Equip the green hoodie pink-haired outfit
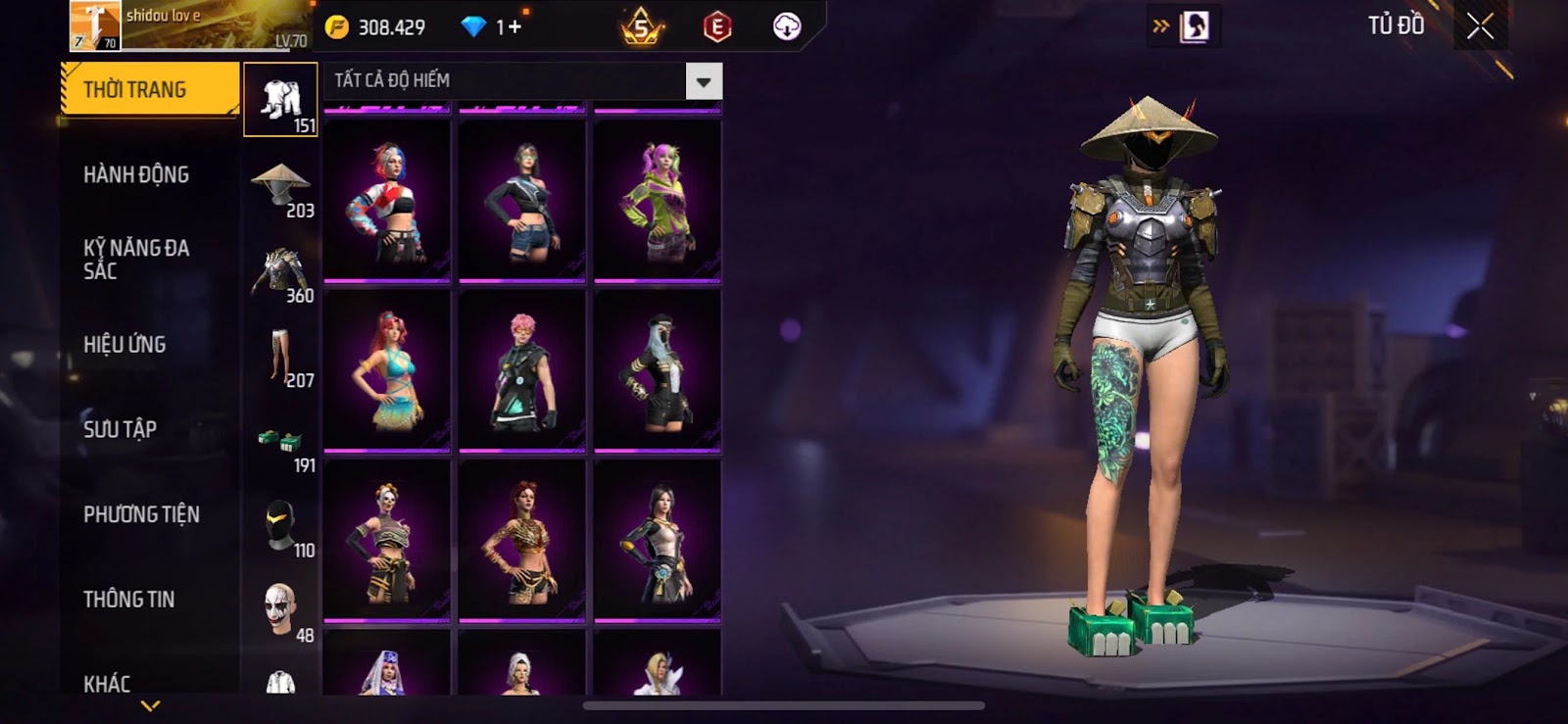 (658, 201)
